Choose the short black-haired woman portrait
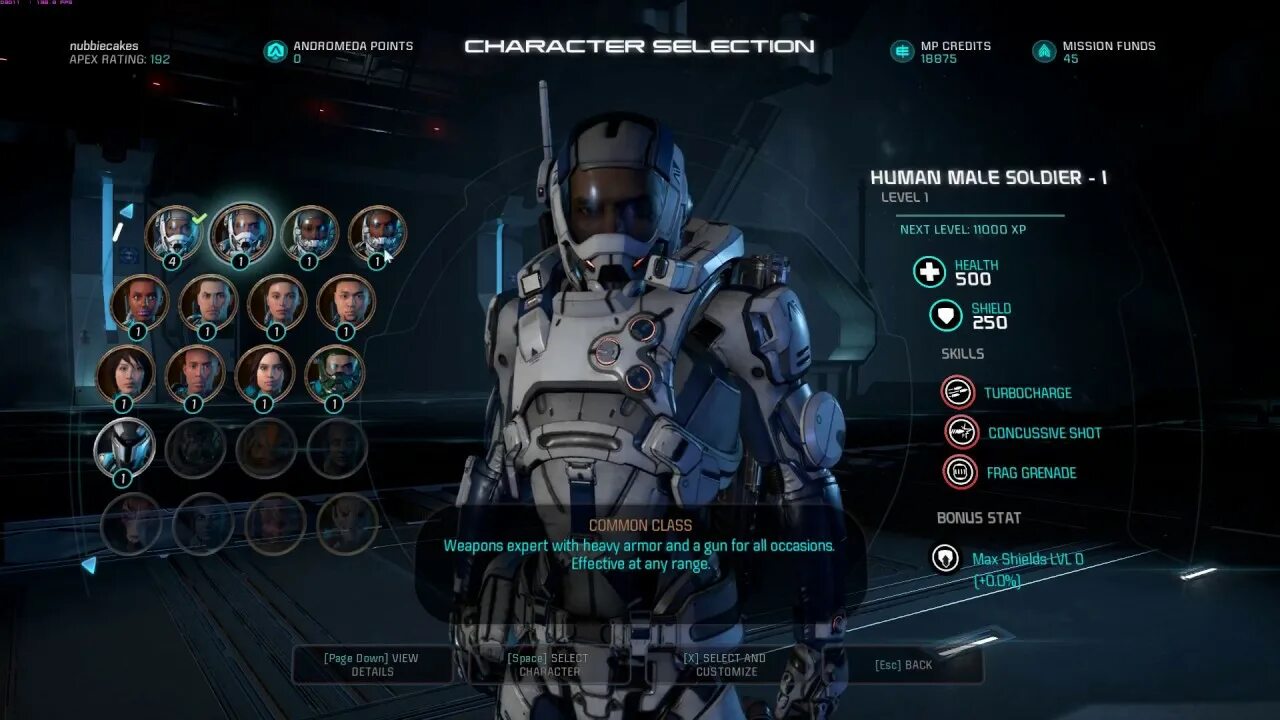Image resolution: width=1280 pixels, height=720 pixels. click(125, 373)
